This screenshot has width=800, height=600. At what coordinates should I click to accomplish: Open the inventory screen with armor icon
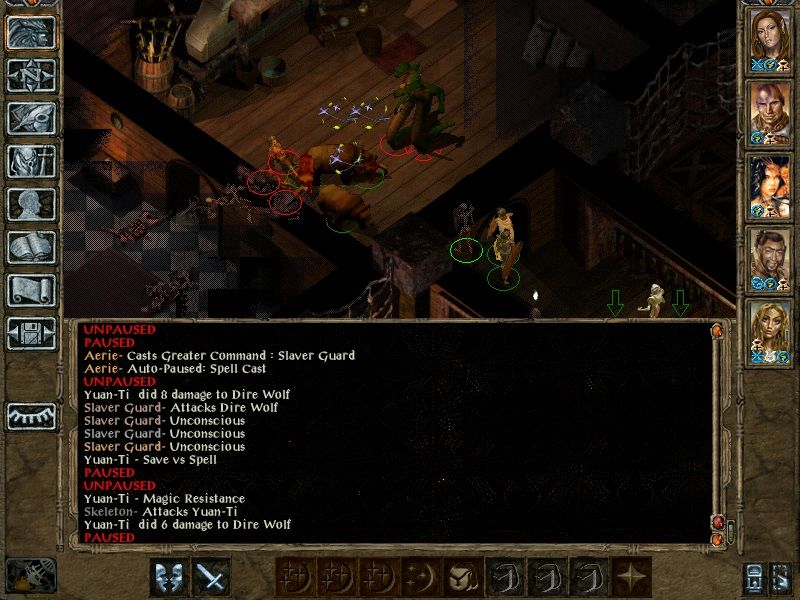pos(31,160)
